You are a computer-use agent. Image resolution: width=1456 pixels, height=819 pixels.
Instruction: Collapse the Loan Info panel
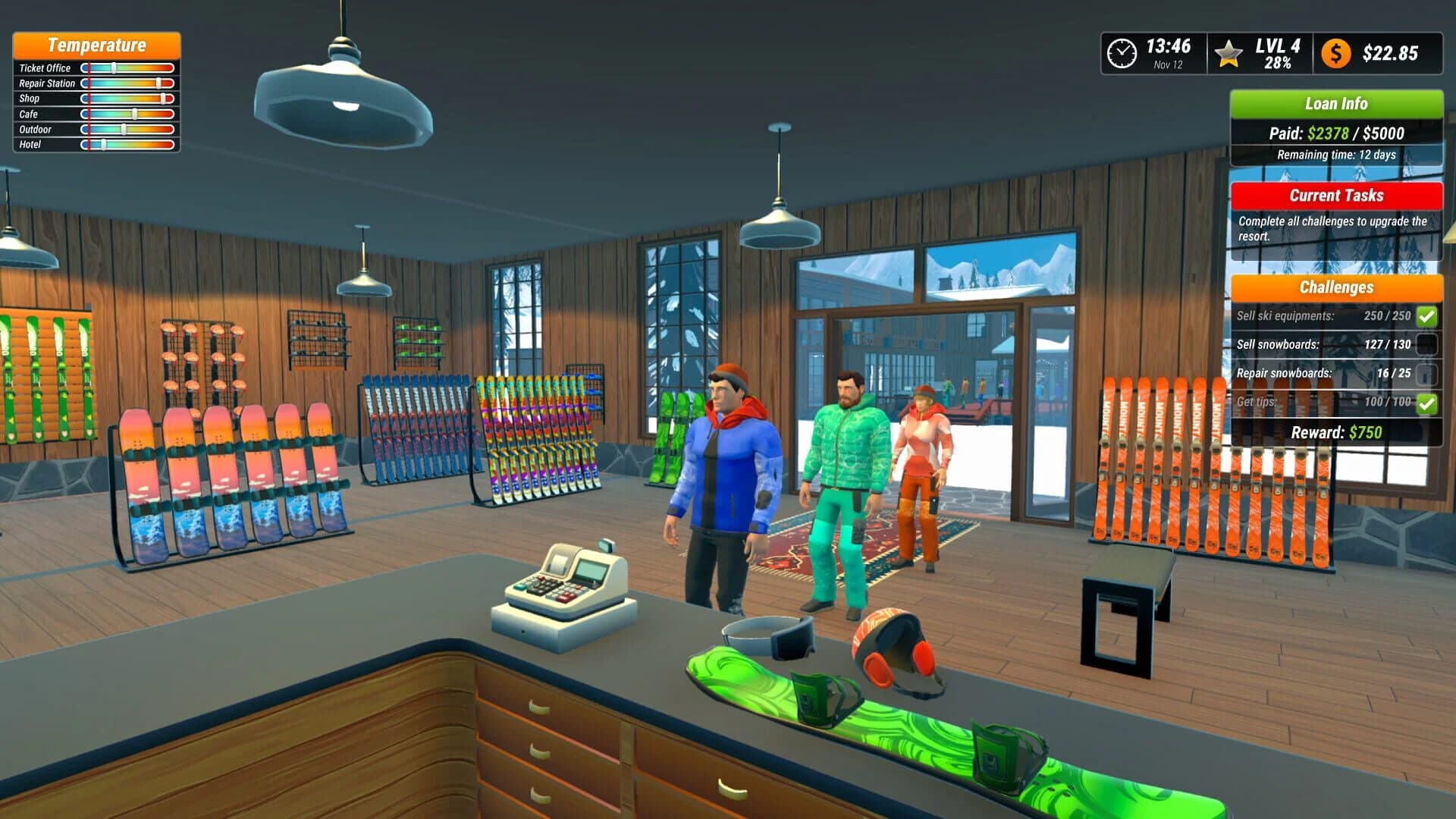click(1336, 104)
